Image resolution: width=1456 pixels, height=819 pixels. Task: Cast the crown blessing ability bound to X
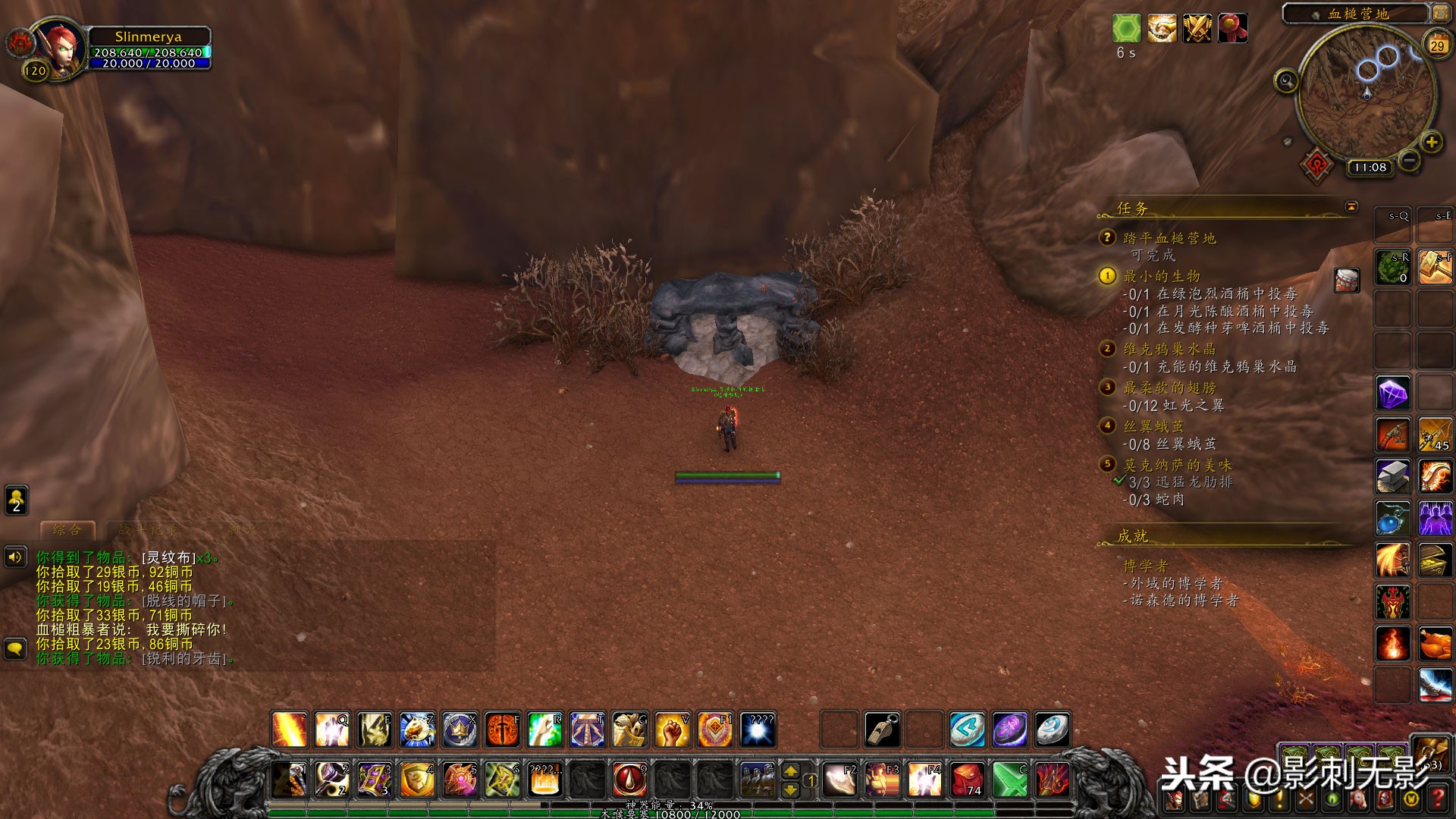(460, 730)
